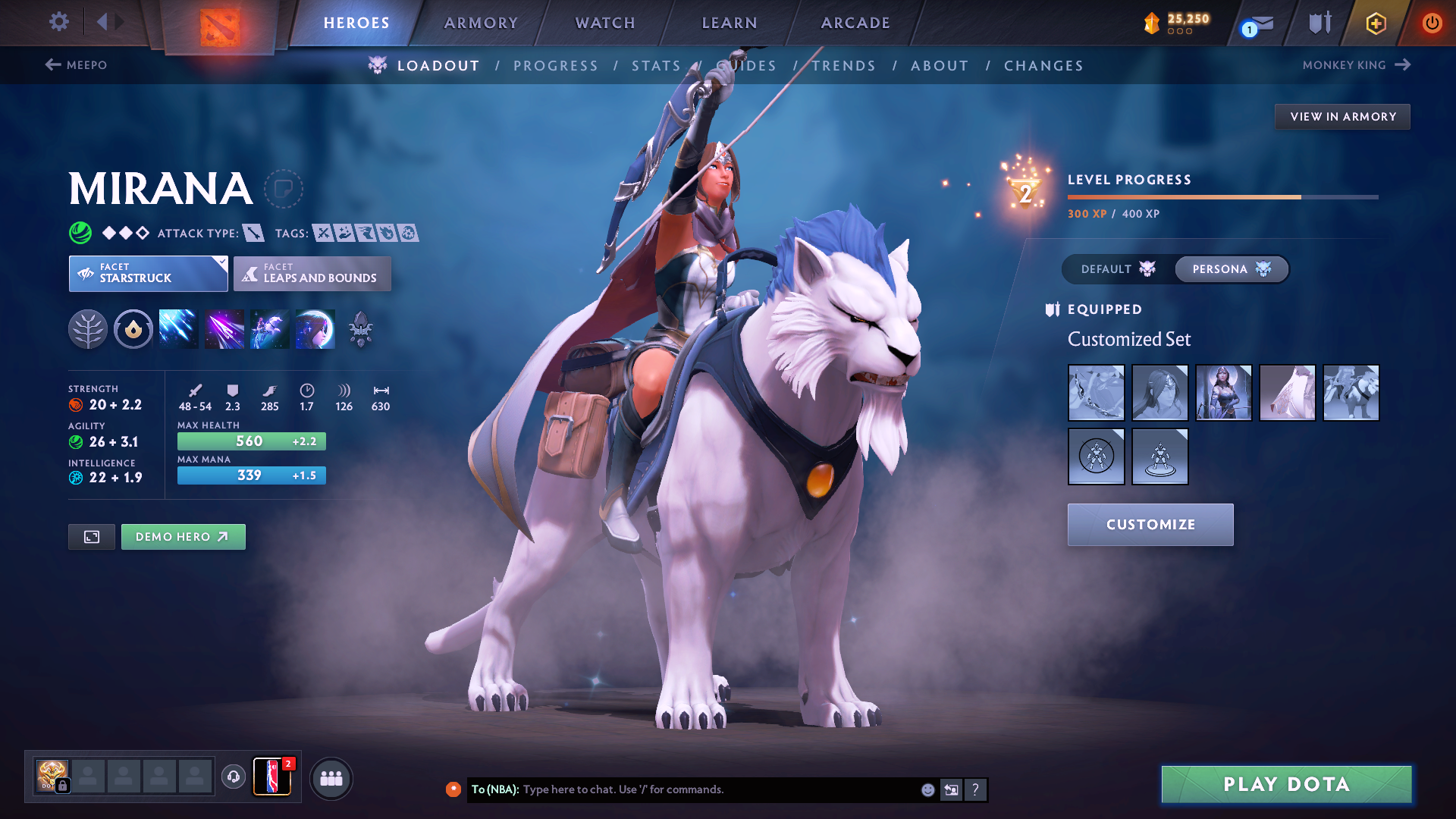The image size is (1456, 819).
Task: Select the Leaps and Bounds facet
Action: [312, 274]
